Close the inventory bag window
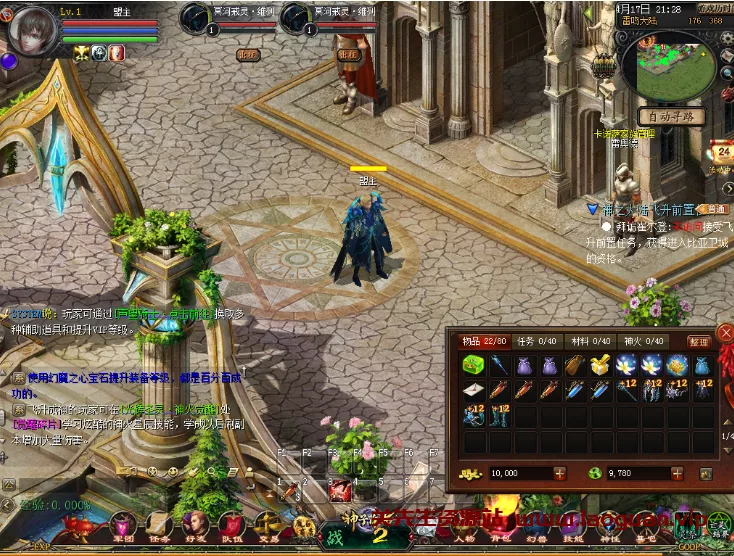Screen dimensions: 734x556 click(x=726, y=332)
